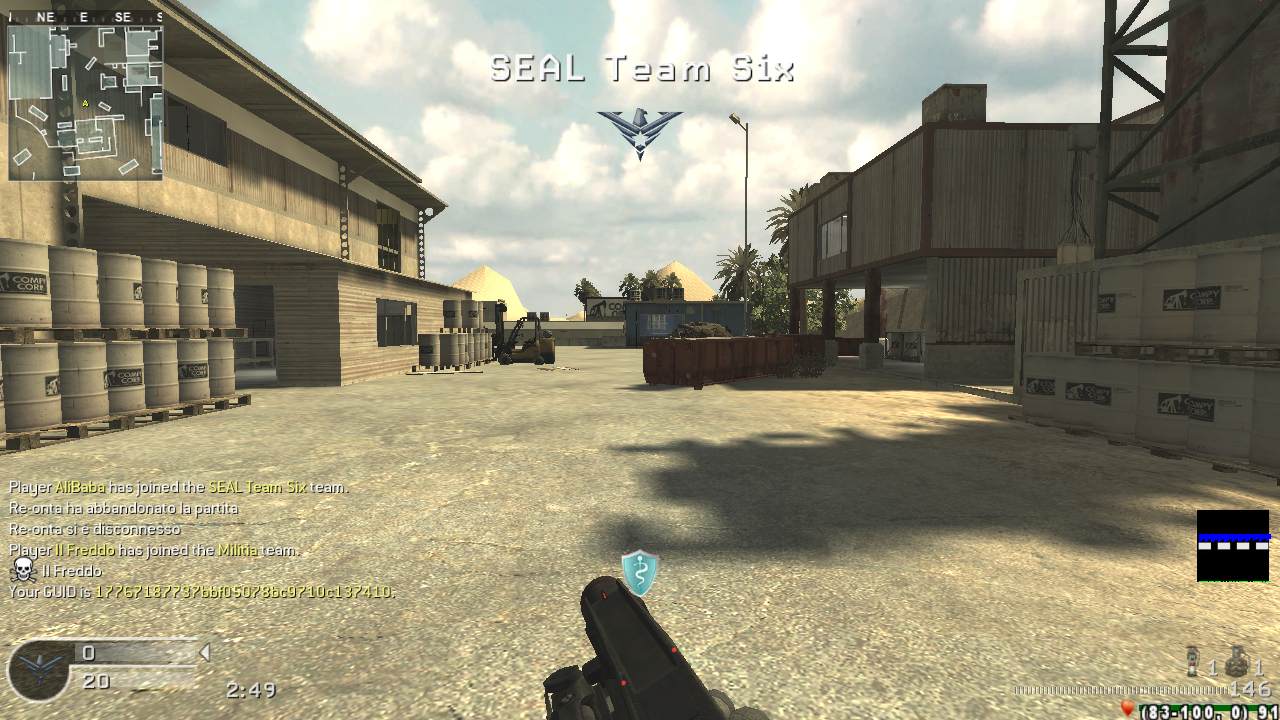Click the teal medic shield icon
Viewport: 1280px width, 720px height.
[x=640, y=572]
